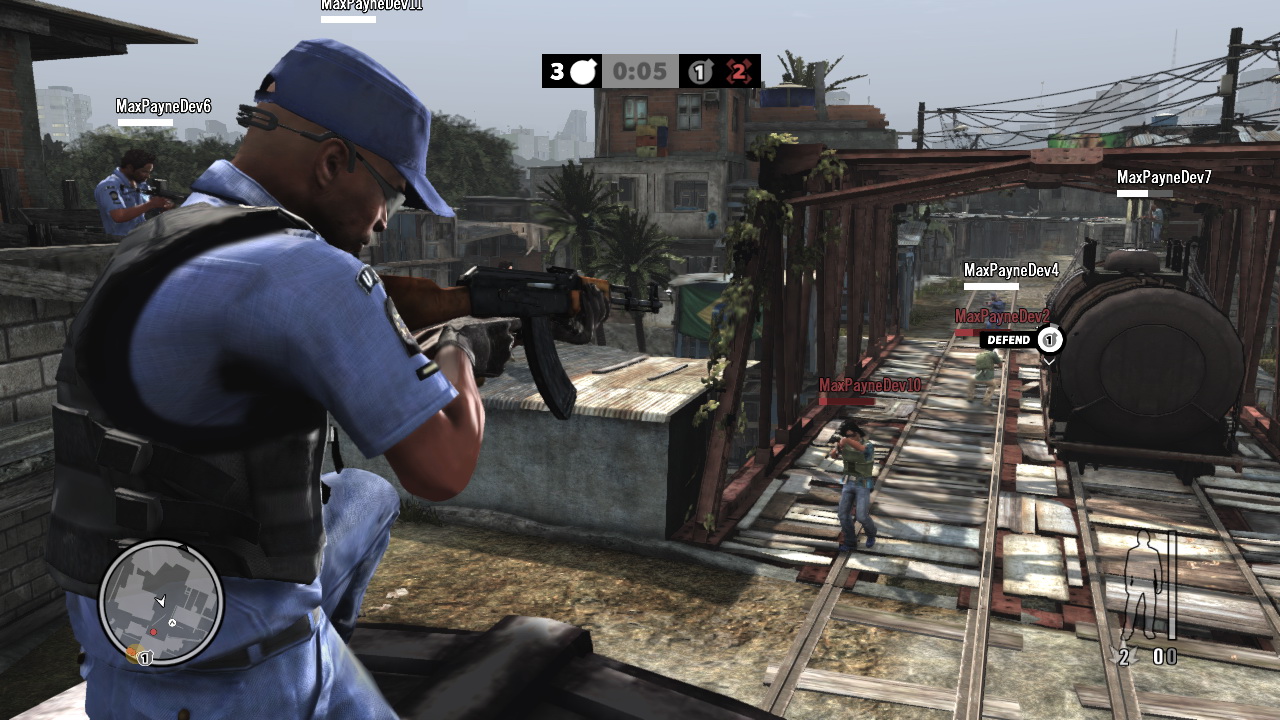Click the MaxPayneDev6 name tag
The image size is (1280, 720).
pos(163,106)
